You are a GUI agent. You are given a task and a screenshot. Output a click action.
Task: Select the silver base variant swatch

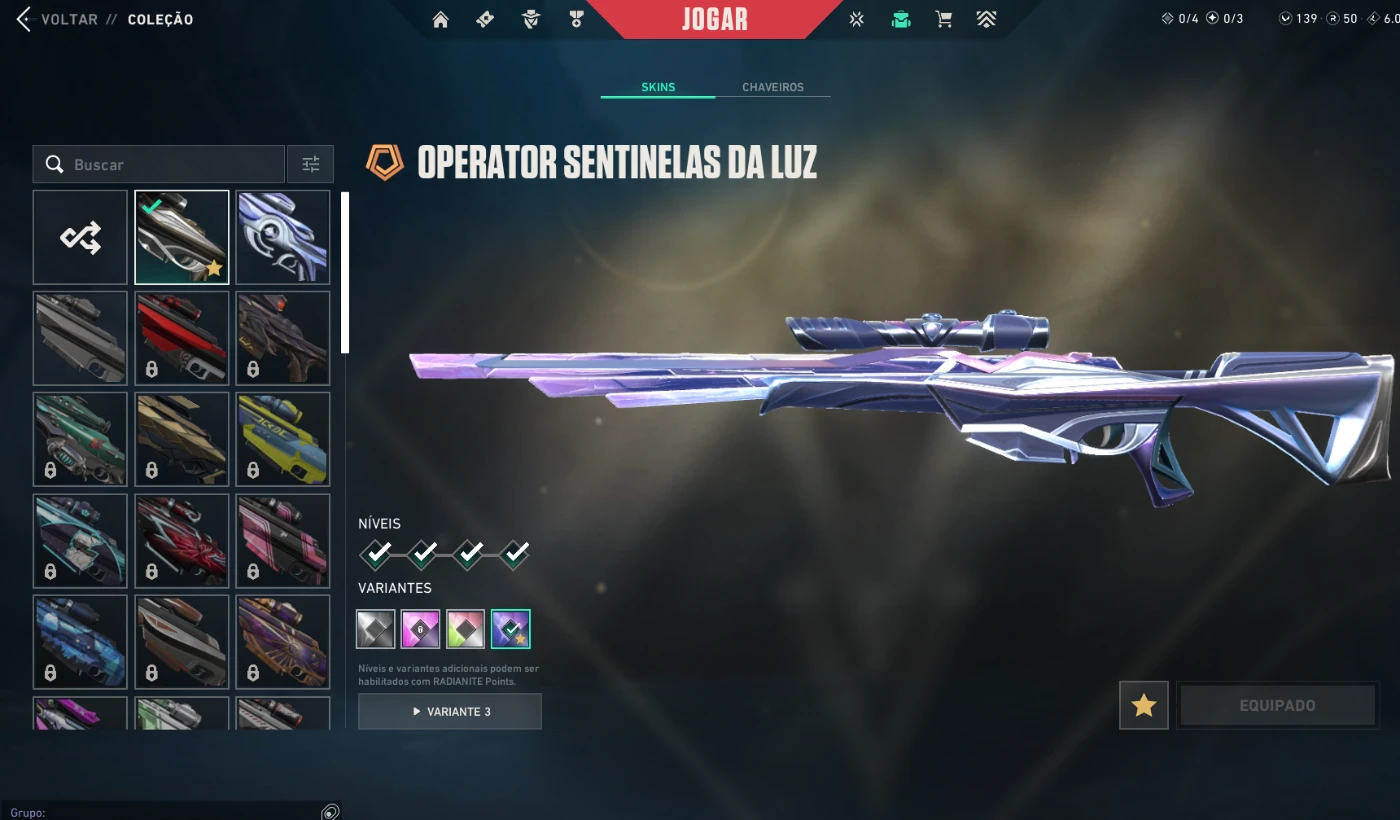click(375, 629)
